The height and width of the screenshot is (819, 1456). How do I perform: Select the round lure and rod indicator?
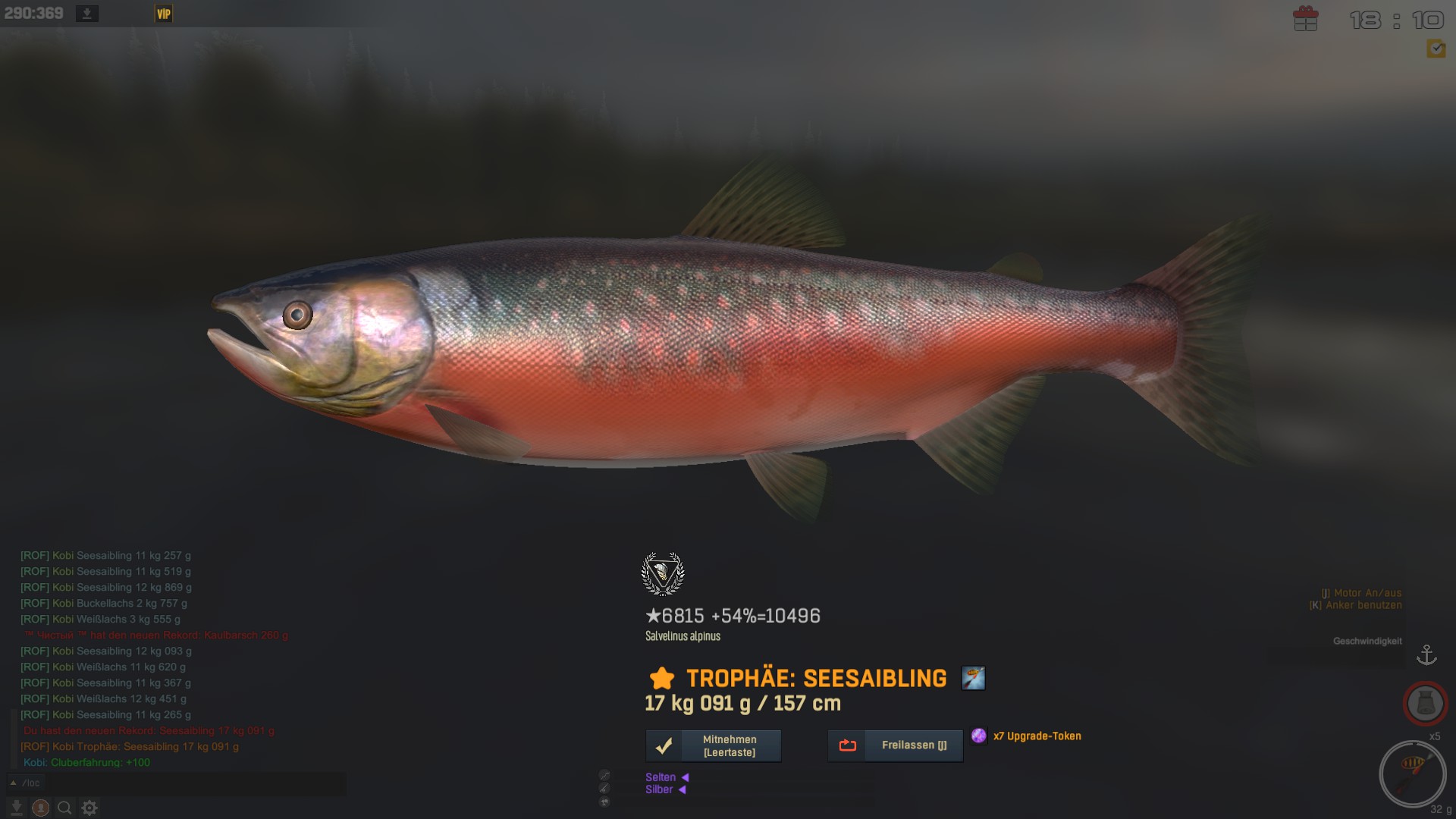coord(1412,773)
